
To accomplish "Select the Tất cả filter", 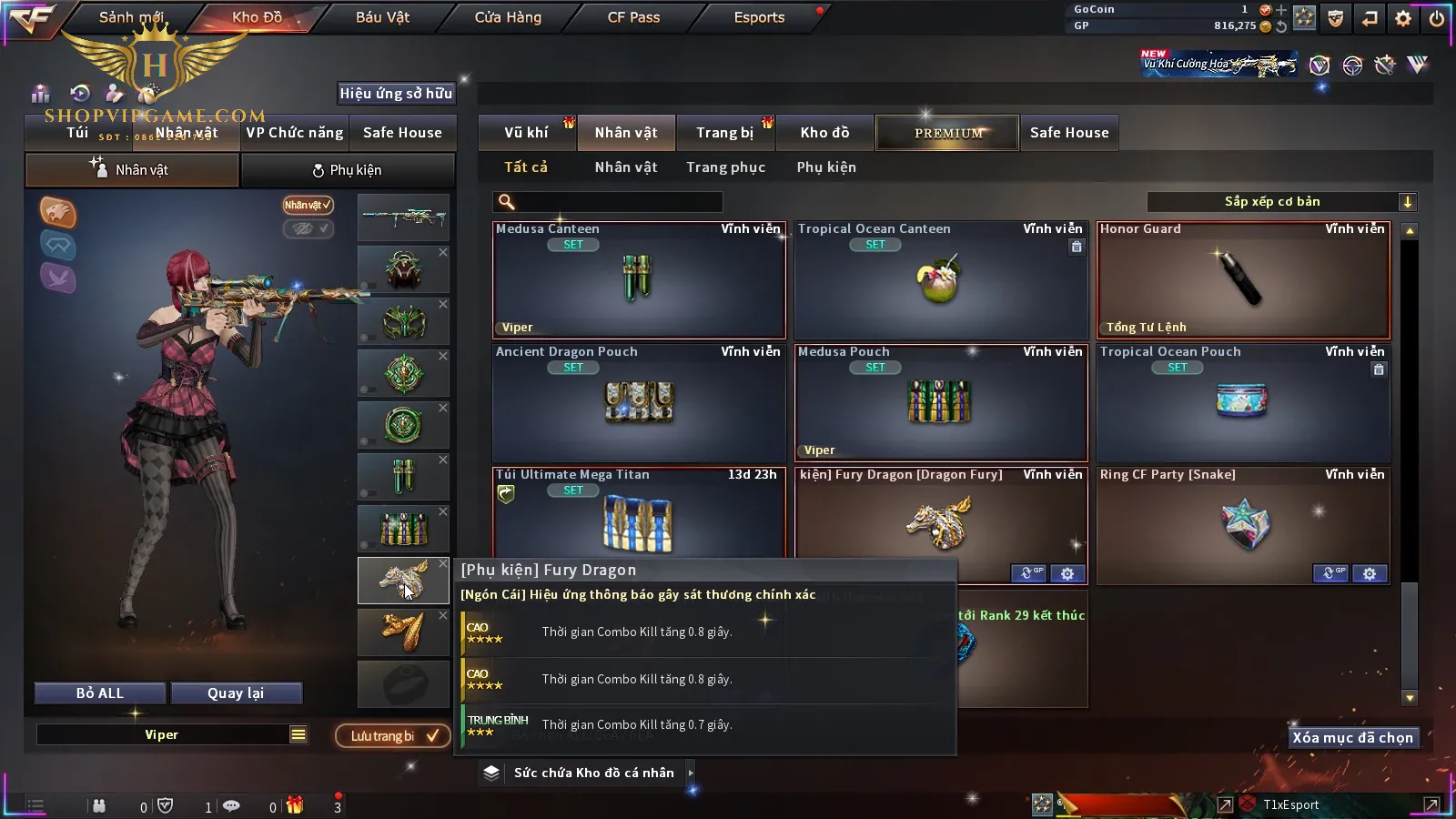I will 526,167.
